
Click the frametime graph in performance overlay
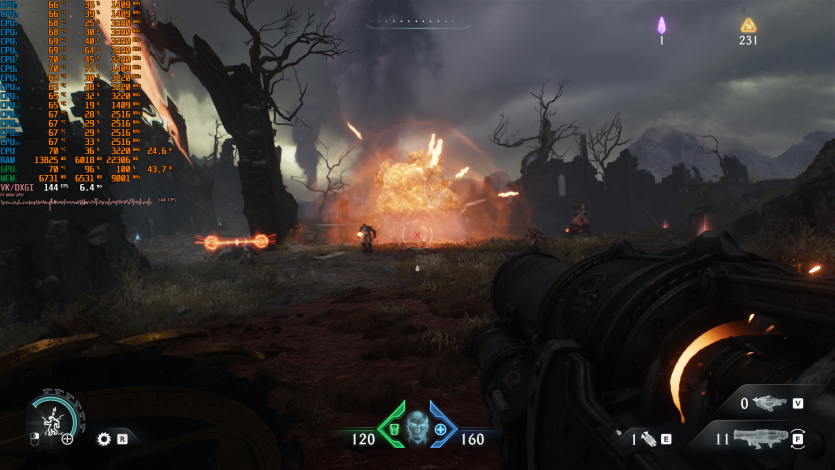[78, 202]
